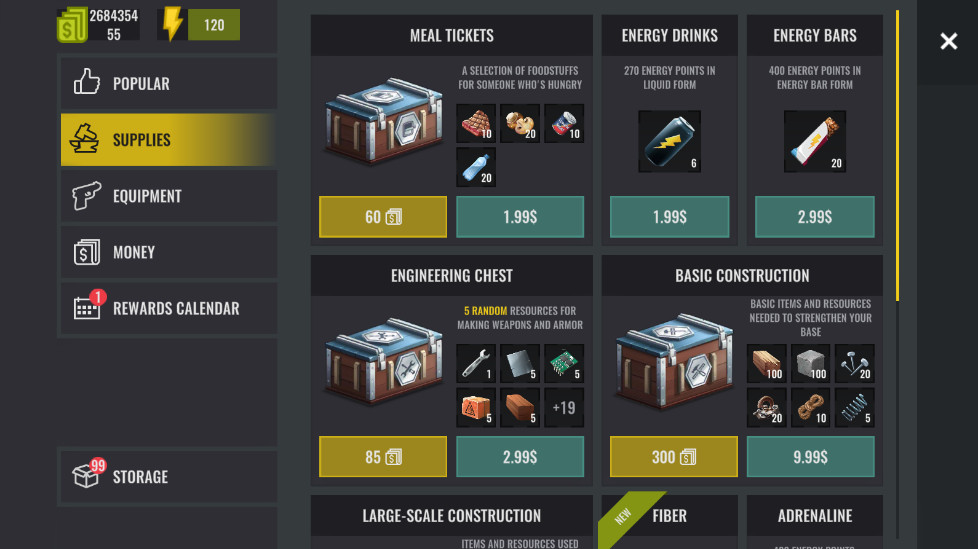Select the energy drink can icon
Image resolution: width=978 pixels, height=549 pixels.
(669, 142)
